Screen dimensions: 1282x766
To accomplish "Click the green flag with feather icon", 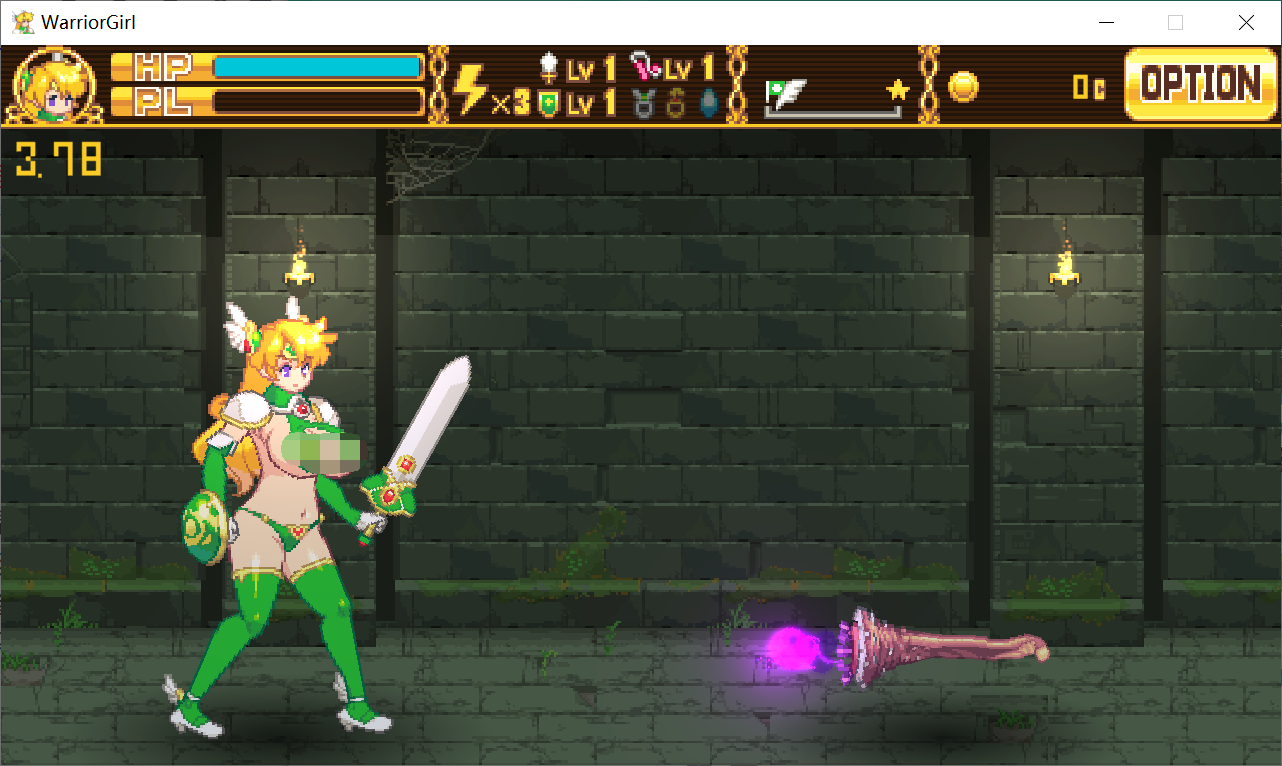I will (780, 90).
